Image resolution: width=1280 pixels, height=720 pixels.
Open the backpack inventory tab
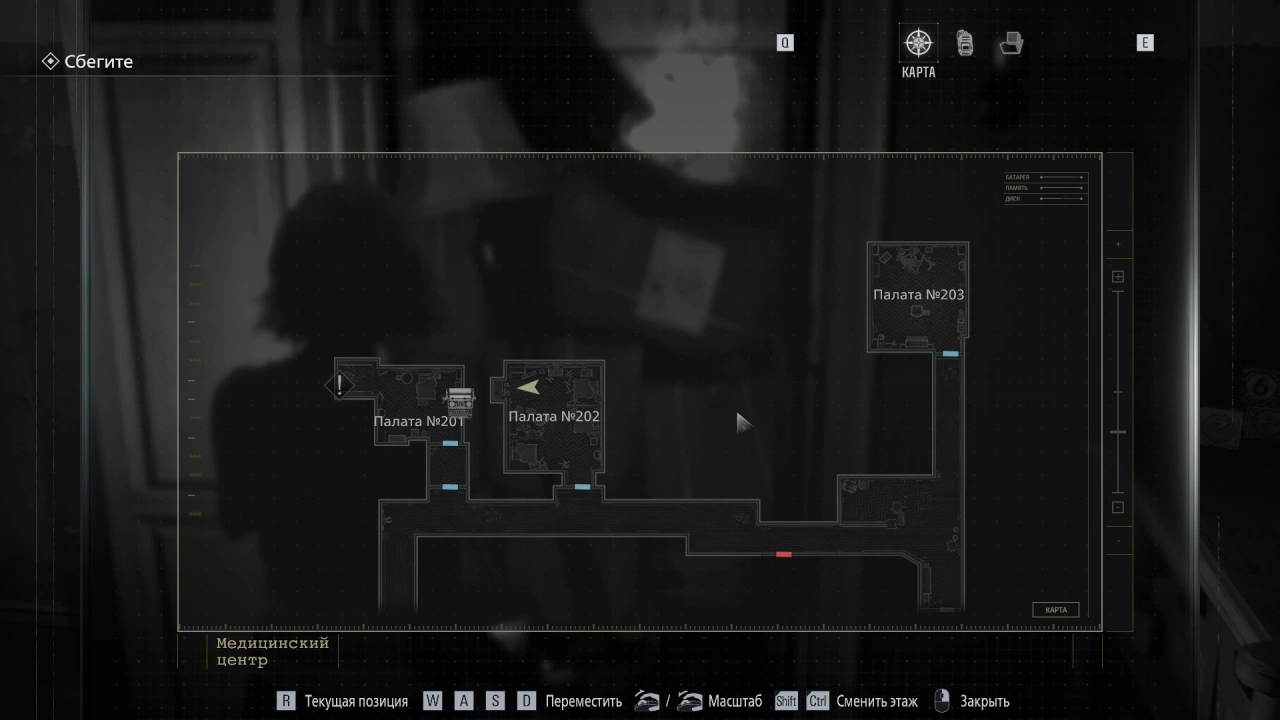[965, 43]
